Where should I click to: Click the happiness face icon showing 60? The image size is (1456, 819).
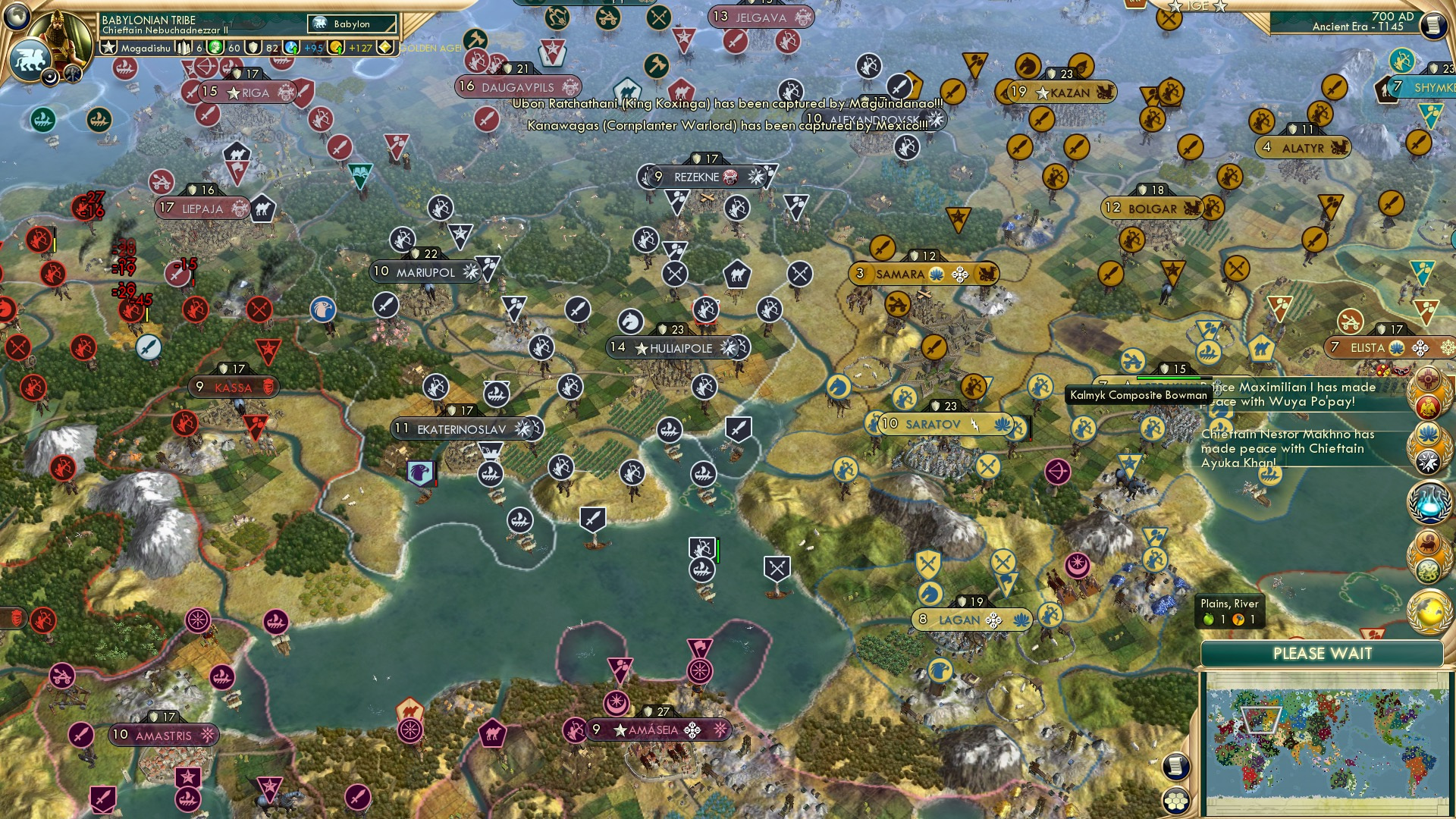point(214,47)
